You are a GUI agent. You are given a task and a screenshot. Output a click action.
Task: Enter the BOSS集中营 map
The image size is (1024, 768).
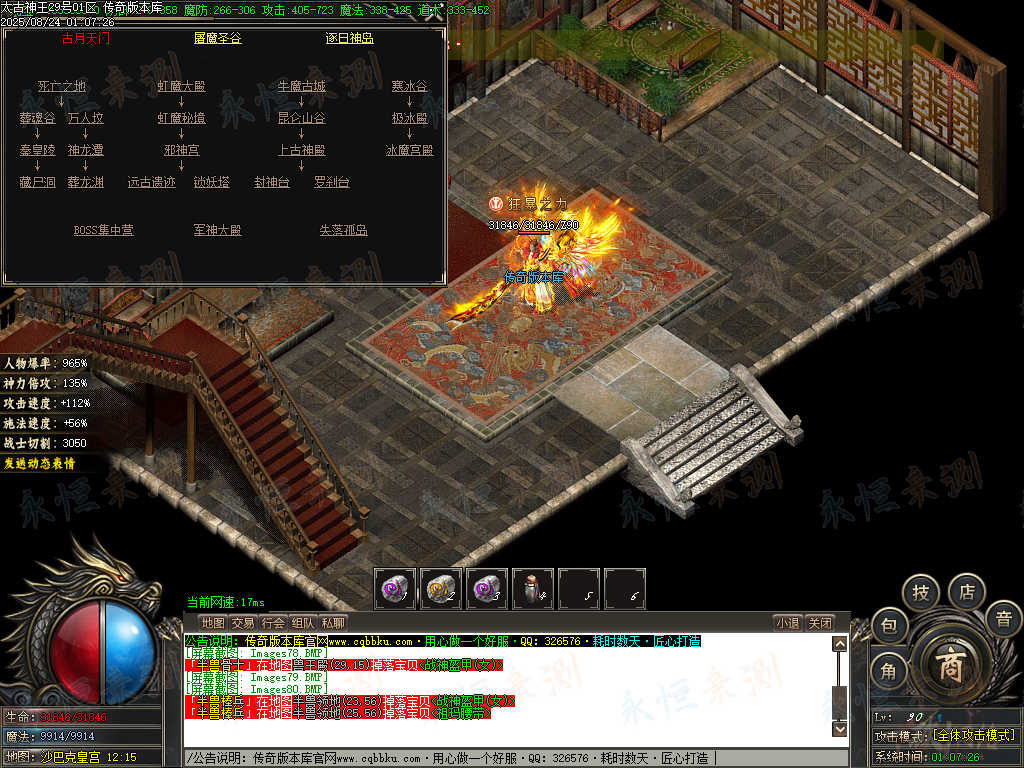tap(103, 230)
